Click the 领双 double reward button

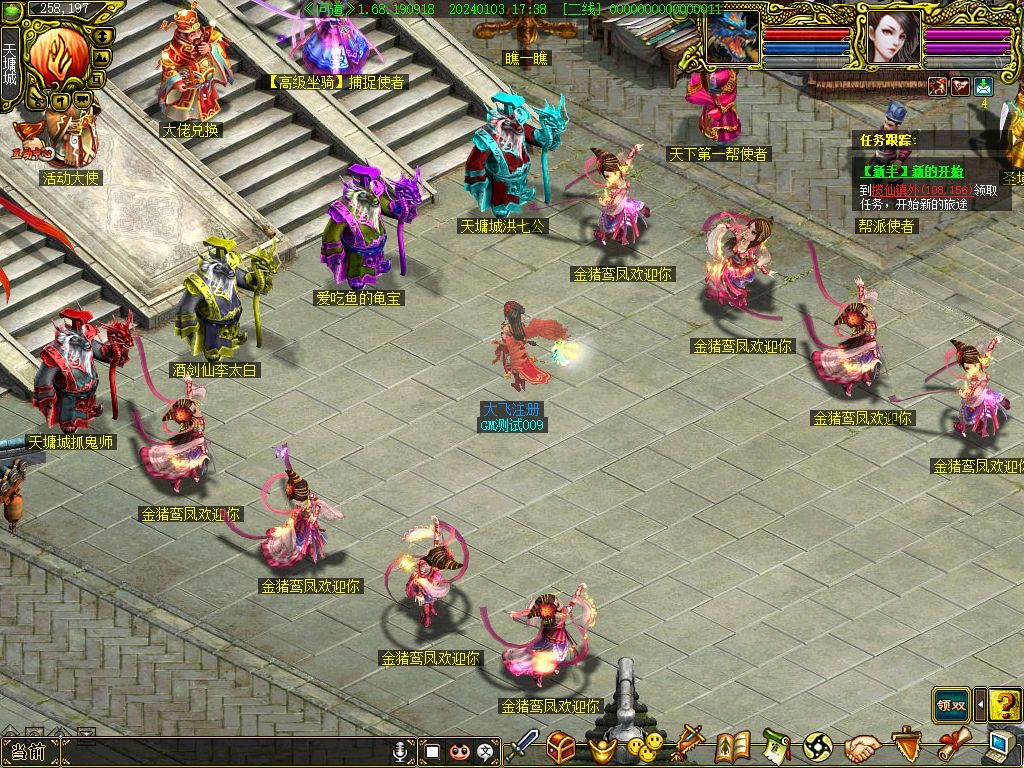[951, 705]
